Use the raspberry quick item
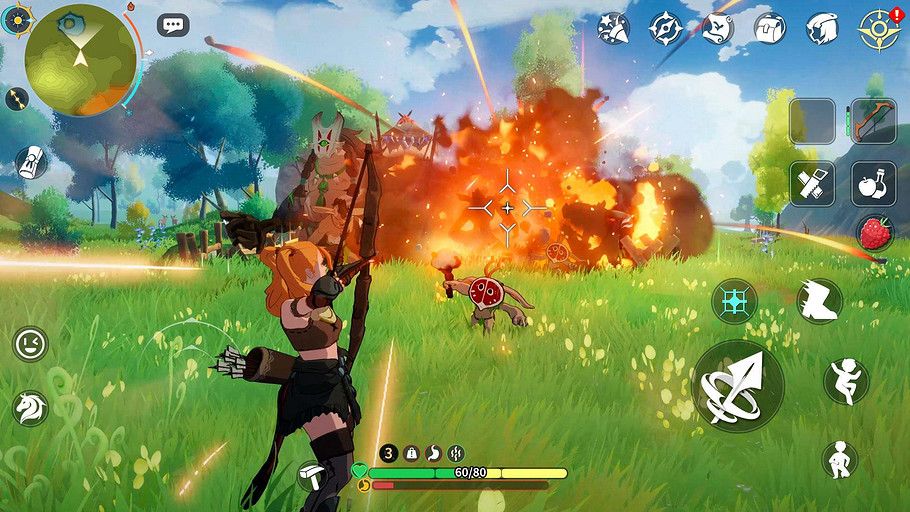Screen dimensions: 910x512 point(874,234)
